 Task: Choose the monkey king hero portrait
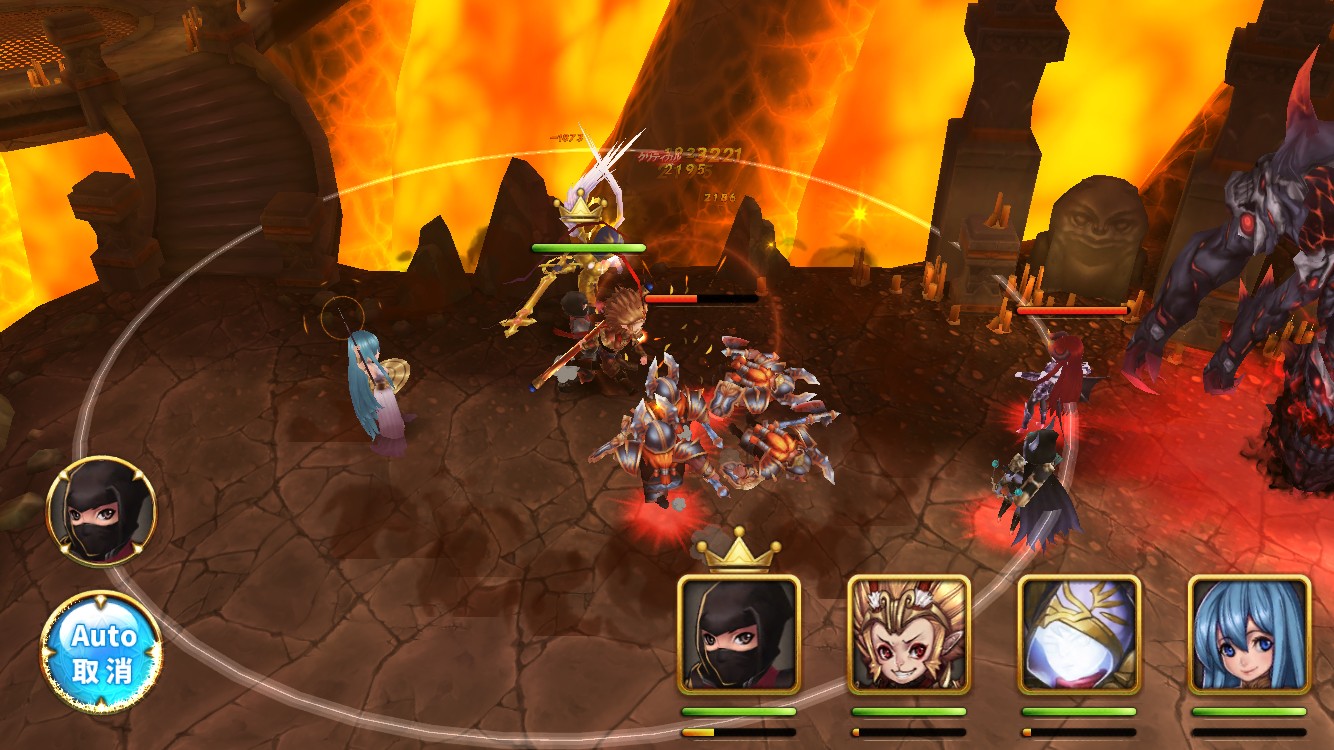[x=909, y=635]
